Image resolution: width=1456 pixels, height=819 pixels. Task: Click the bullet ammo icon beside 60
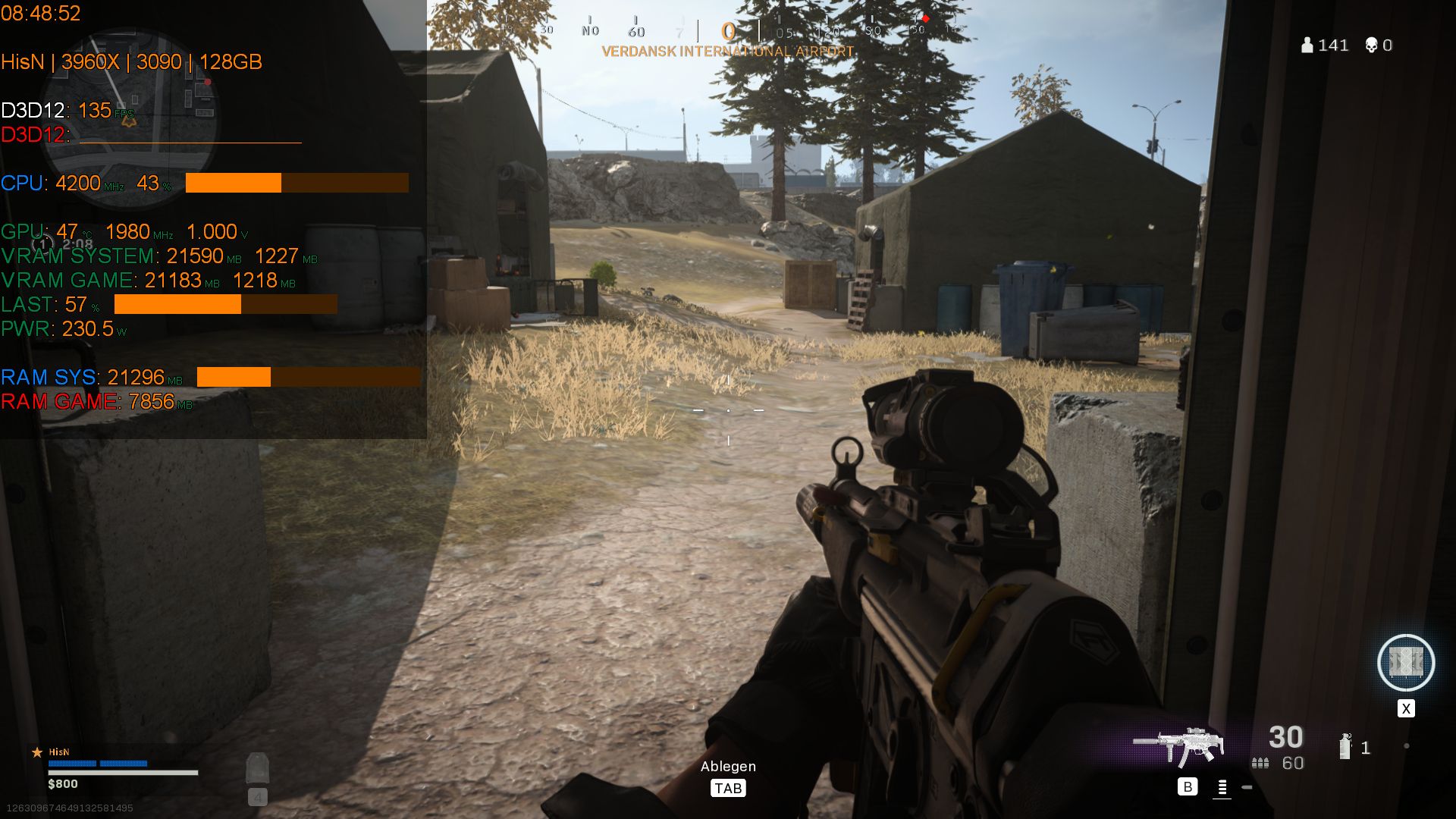[x=1260, y=764]
